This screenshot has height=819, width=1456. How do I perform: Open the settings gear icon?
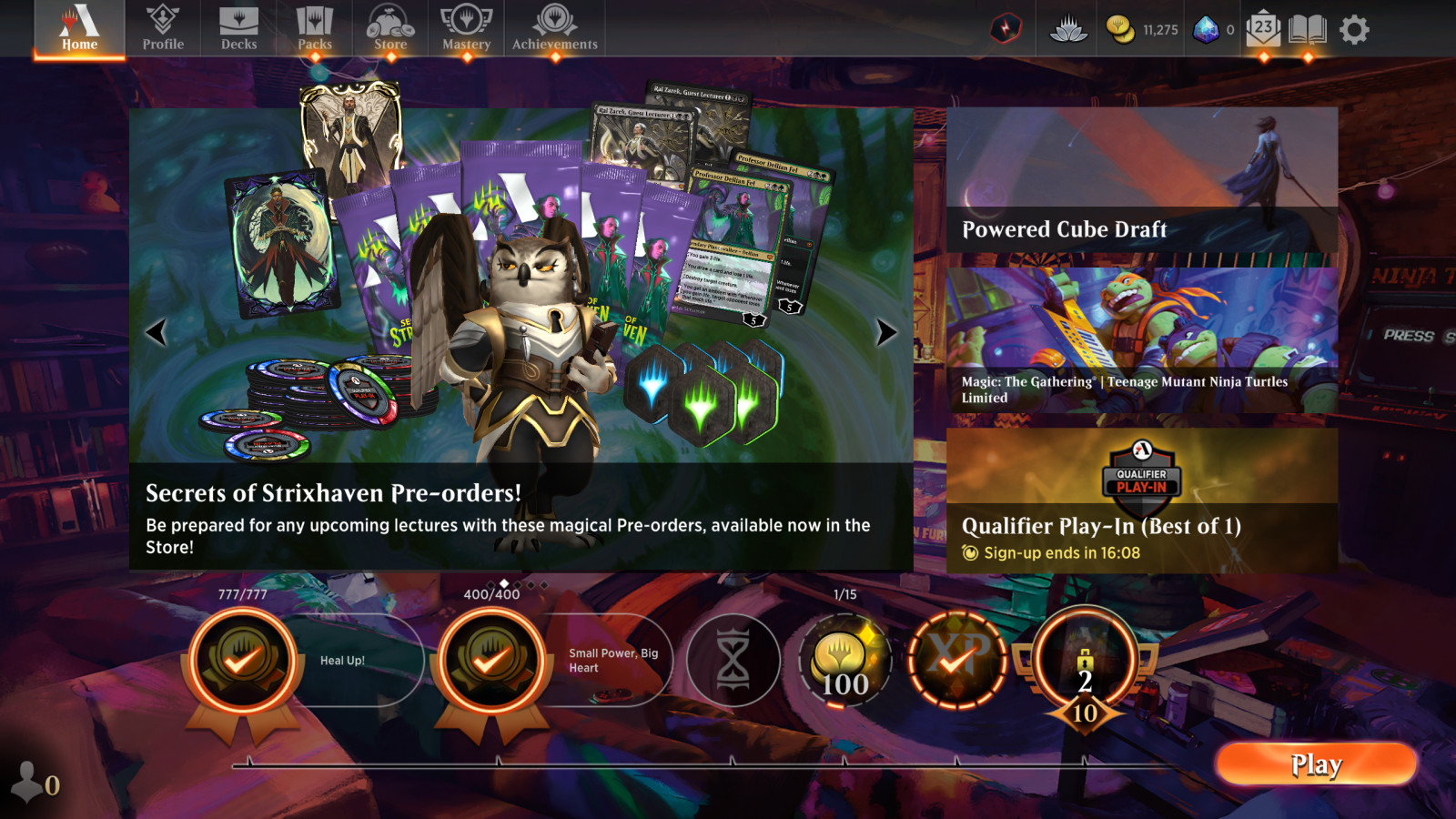(x=1354, y=30)
